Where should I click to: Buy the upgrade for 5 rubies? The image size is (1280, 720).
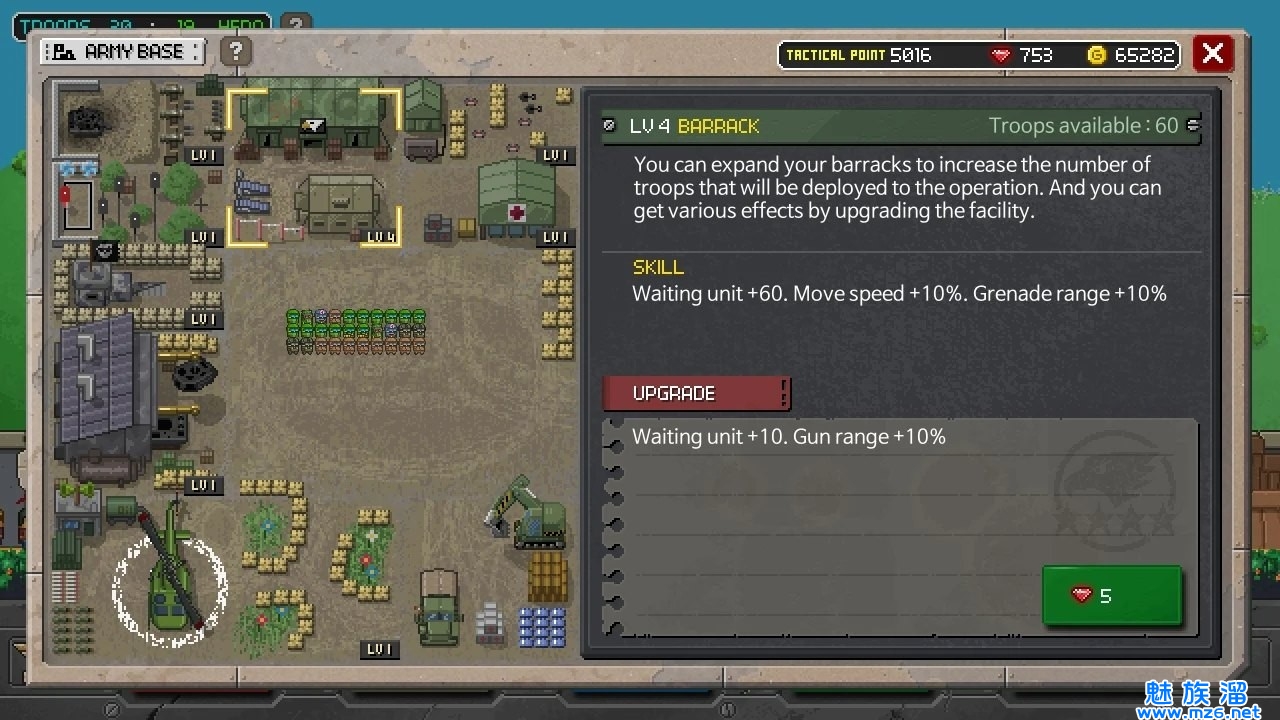pyautogui.click(x=1111, y=596)
